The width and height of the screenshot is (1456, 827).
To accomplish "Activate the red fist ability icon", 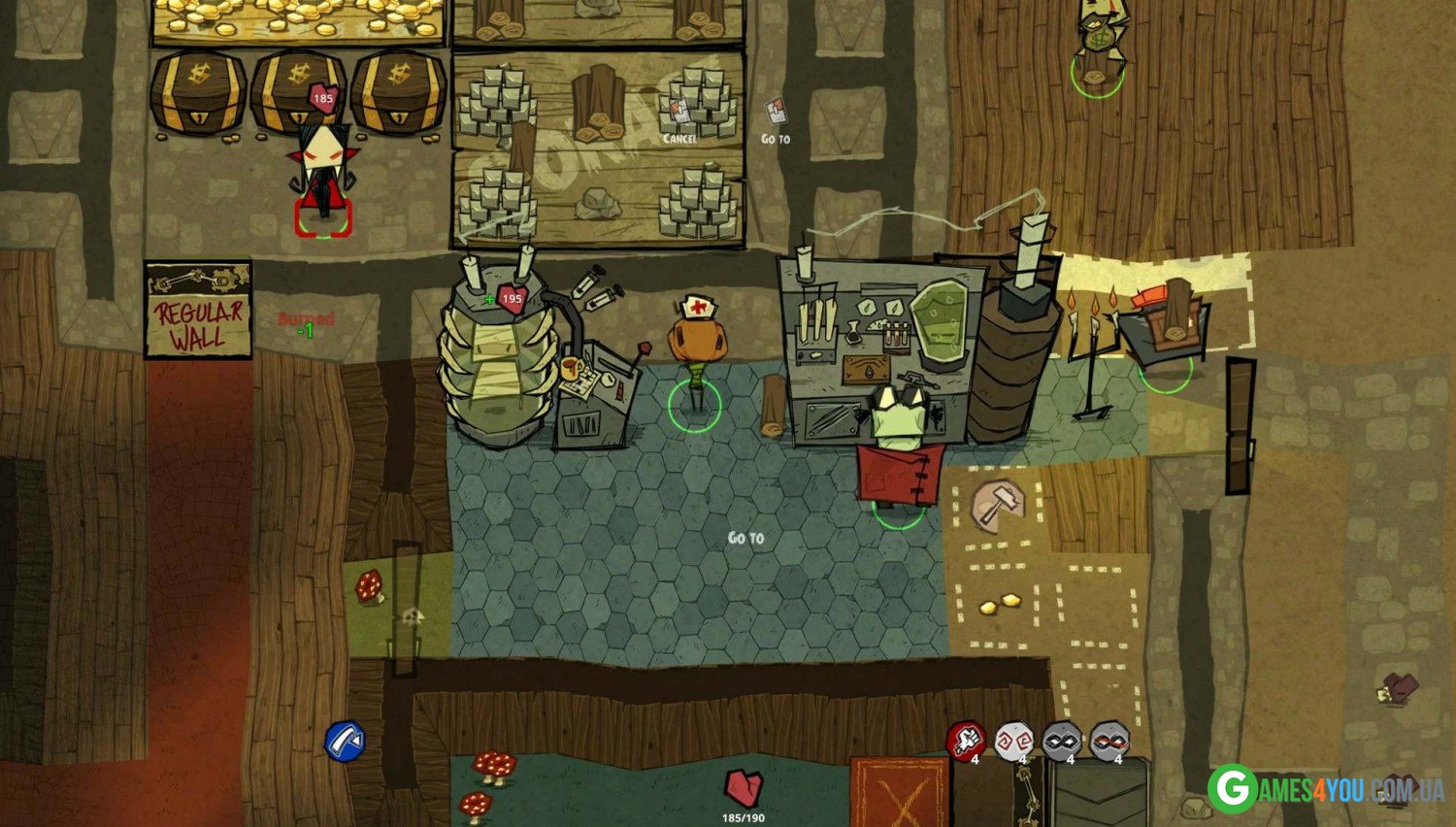I will coord(966,741).
